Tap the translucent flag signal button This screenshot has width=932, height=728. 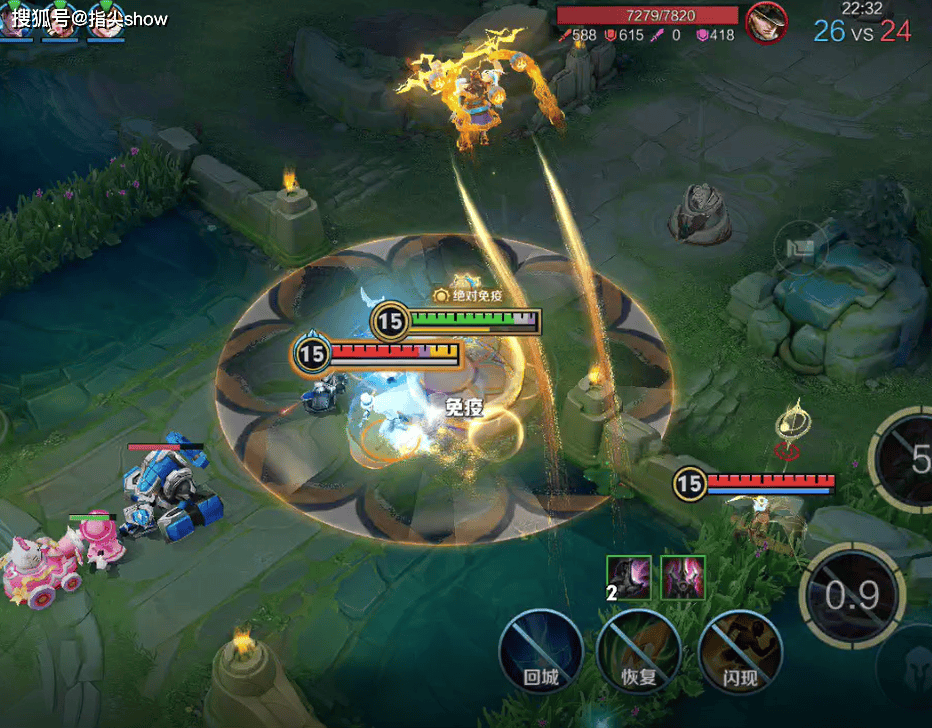801,247
